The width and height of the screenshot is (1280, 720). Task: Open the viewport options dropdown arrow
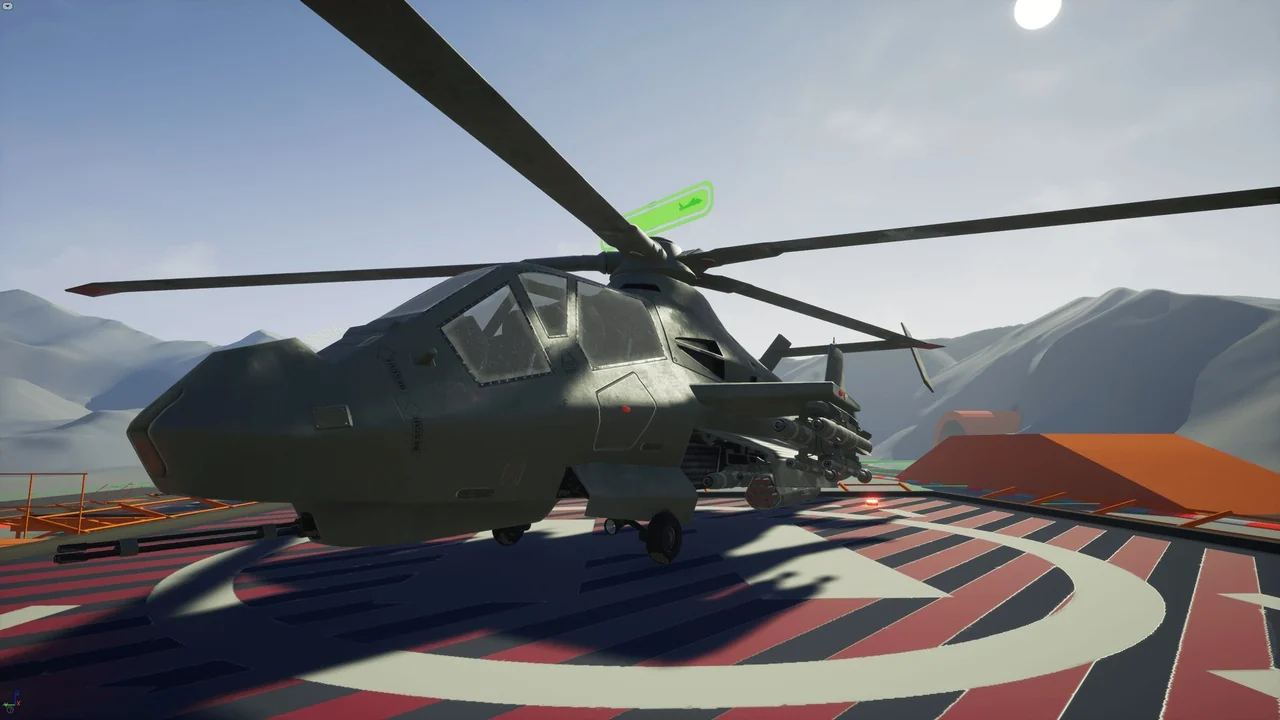tap(8, 6)
